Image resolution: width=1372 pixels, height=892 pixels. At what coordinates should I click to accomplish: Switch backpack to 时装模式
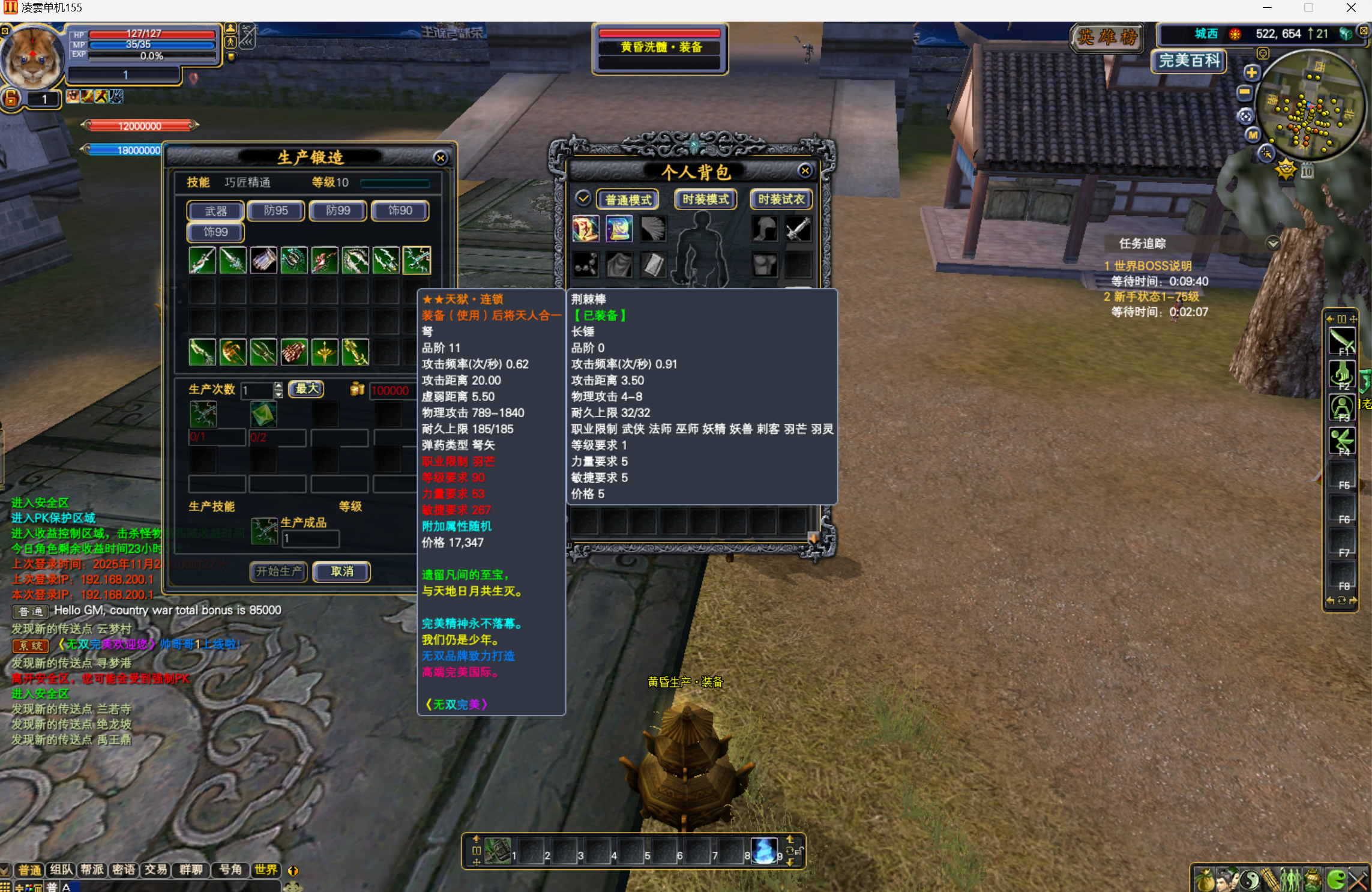tap(705, 199)
